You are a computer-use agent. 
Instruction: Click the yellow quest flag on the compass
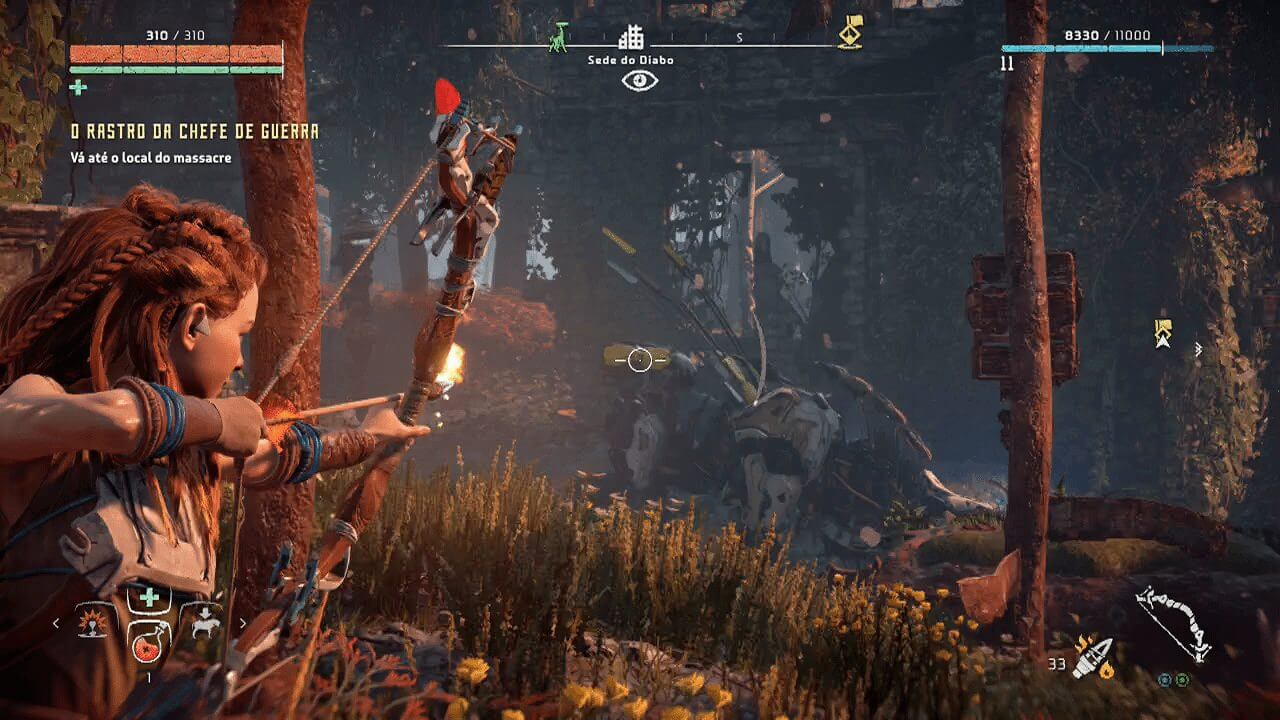850,33
